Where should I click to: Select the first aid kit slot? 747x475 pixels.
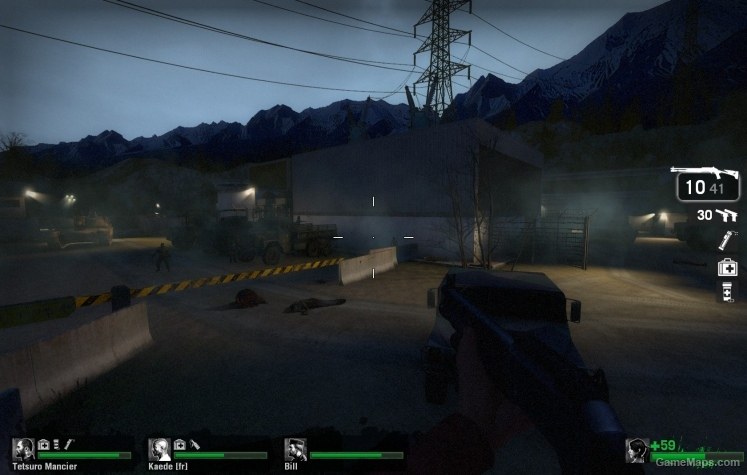click(727, 267)
